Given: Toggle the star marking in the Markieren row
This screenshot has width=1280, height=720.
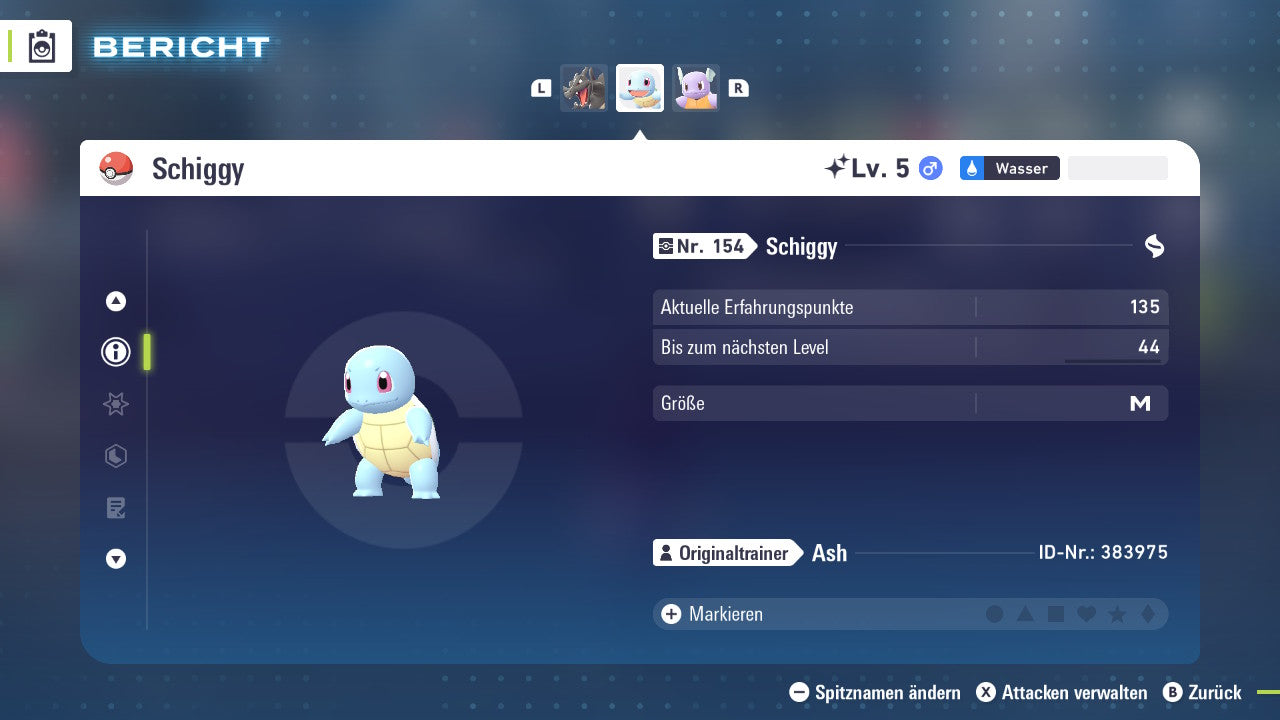Looking at the screenshot, I should (x=1116, y=614).
